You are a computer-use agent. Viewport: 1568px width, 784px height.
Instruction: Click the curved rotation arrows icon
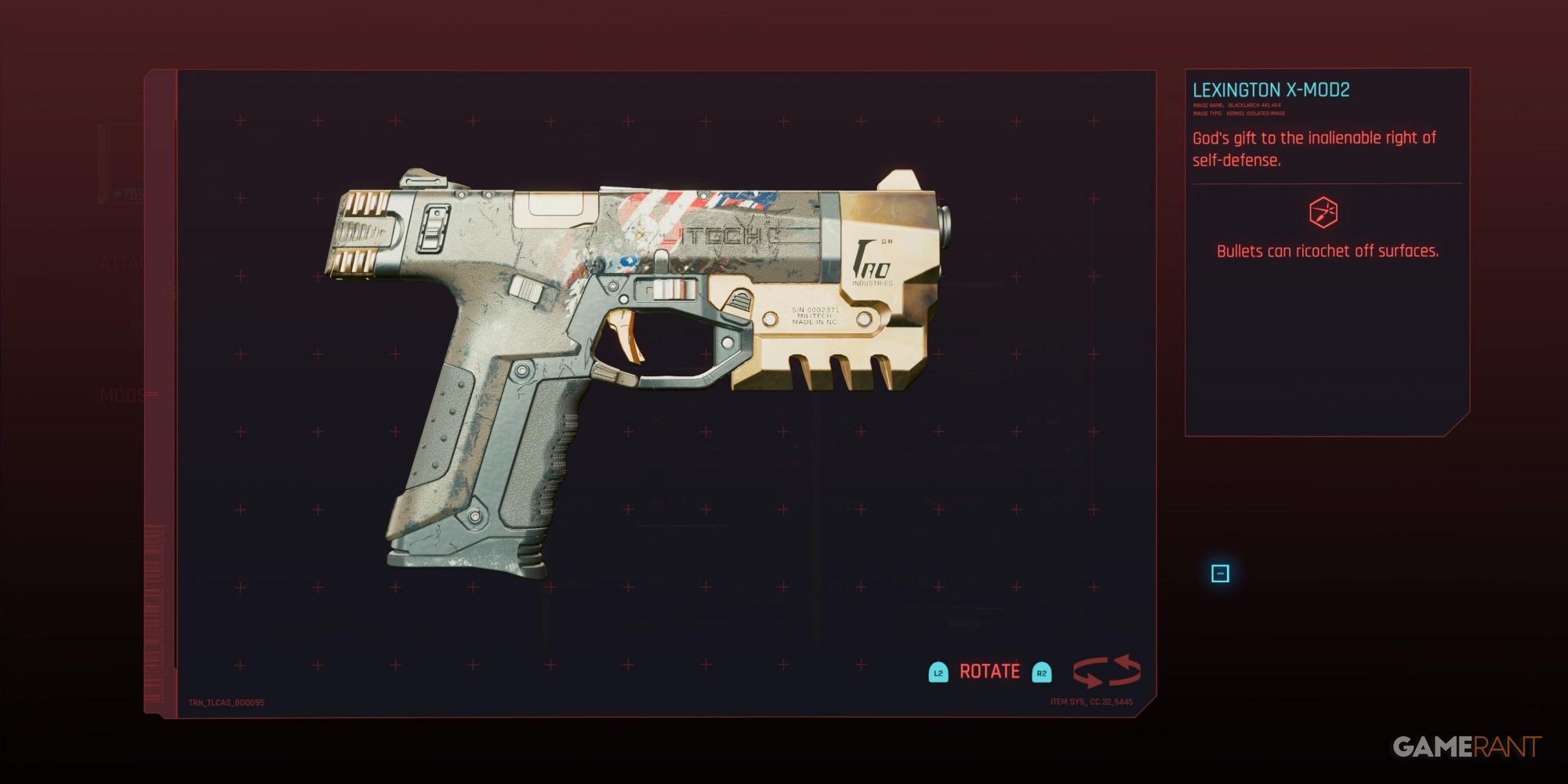point(1106,672)
